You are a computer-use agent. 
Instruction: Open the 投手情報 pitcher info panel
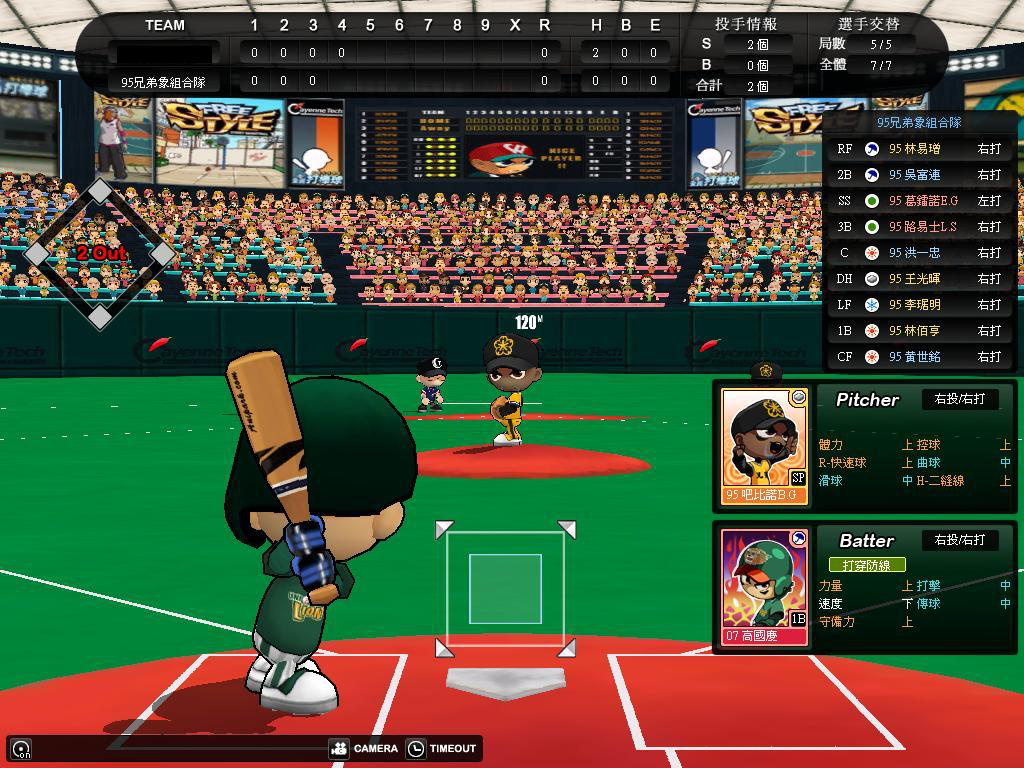click(x=746, y=24)
